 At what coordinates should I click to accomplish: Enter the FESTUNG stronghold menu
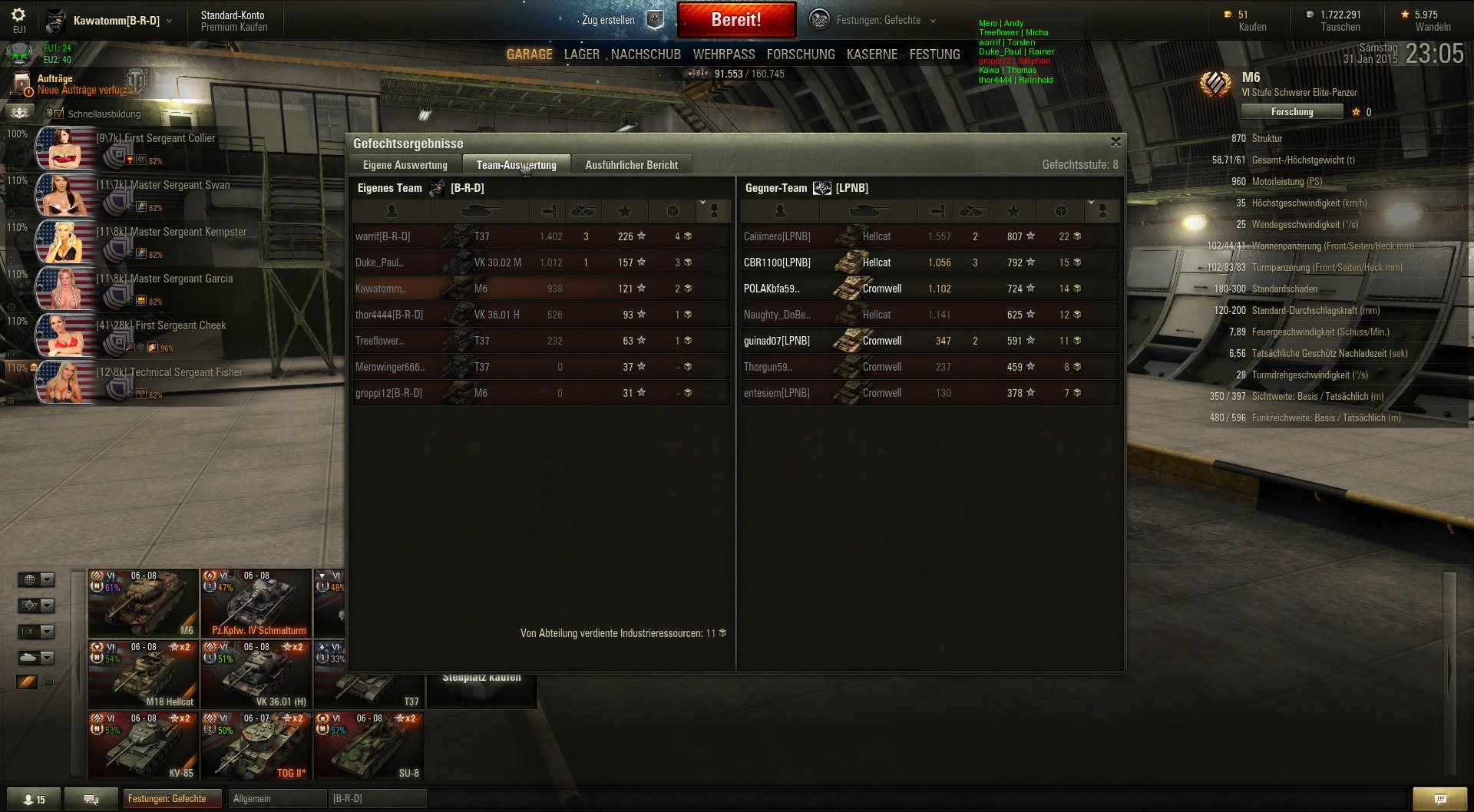click(934, 54)
